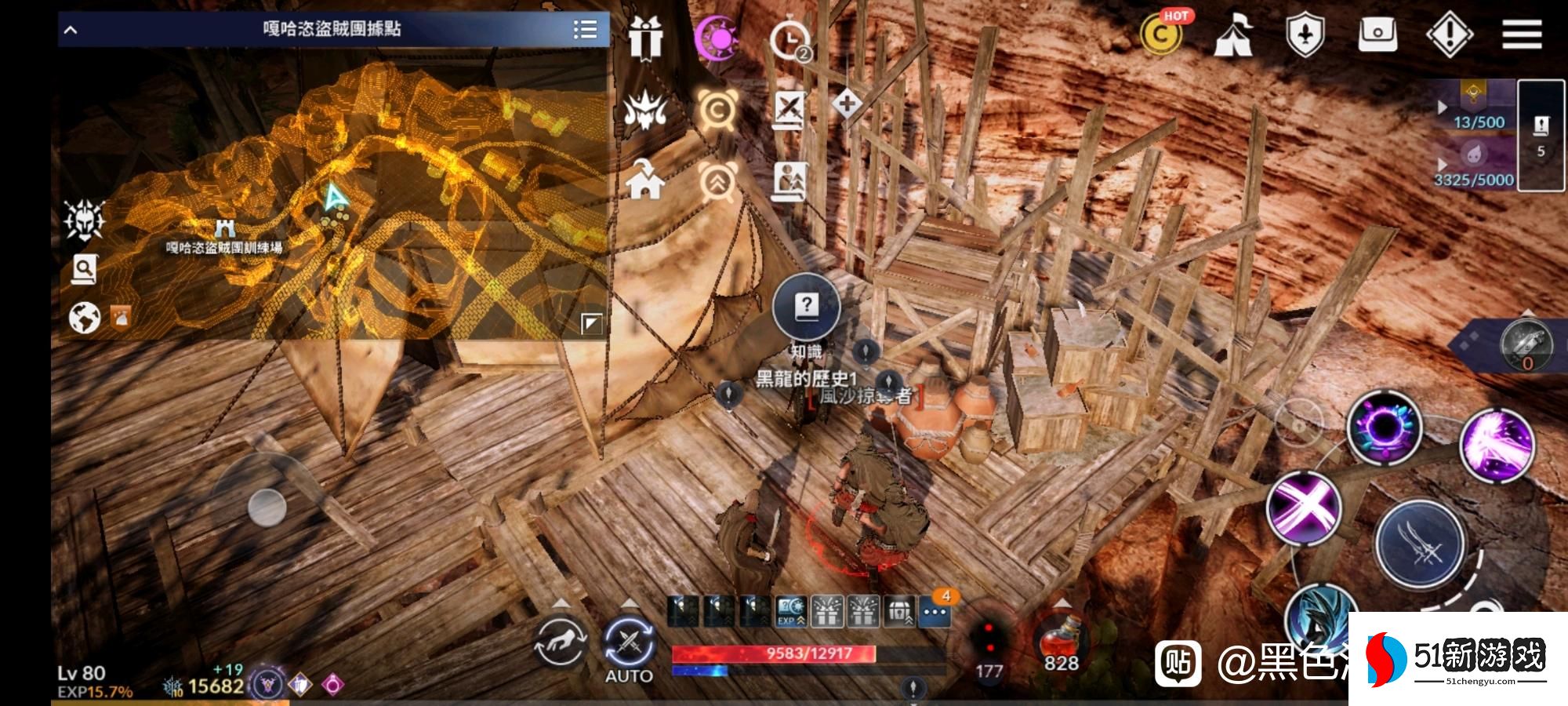Open the hamburger main menu
Screen dimensions: 1568x706
coord(1522,35)
